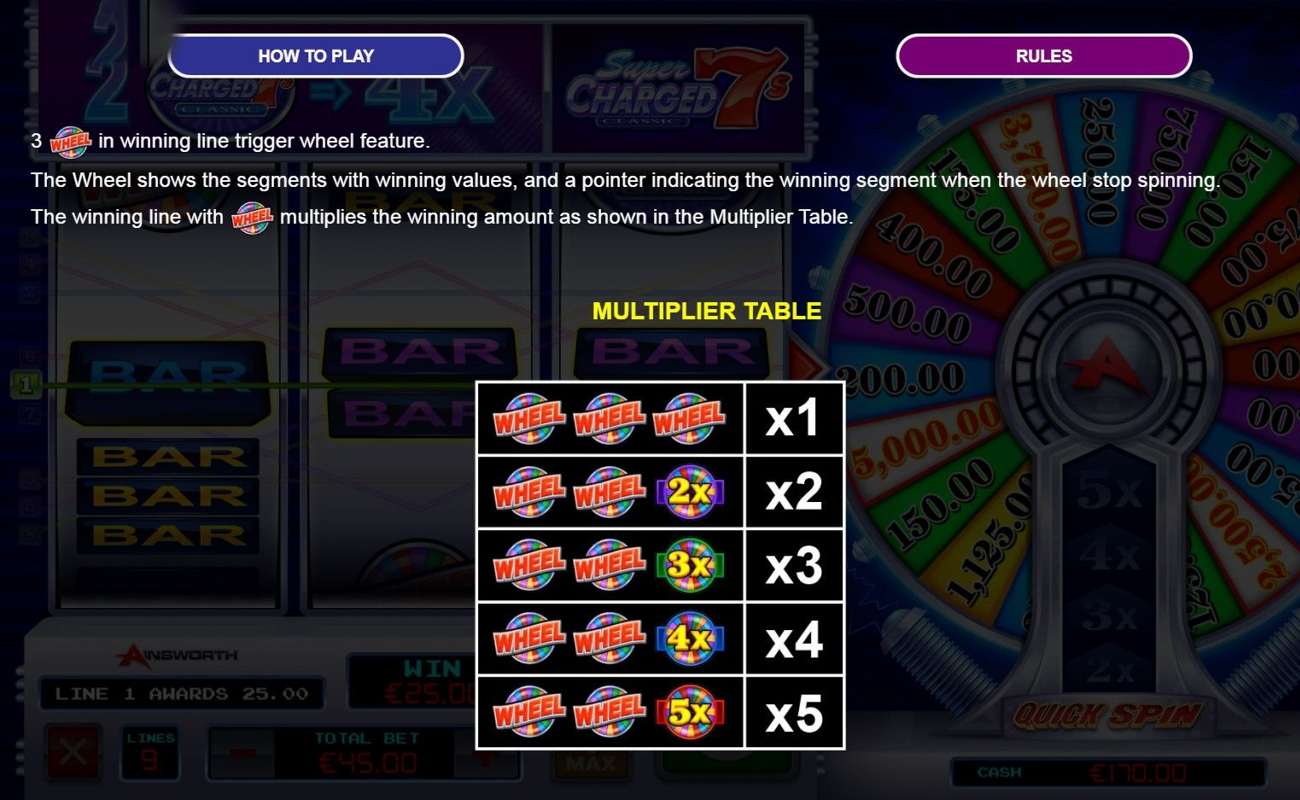
Task: Toggle the Quick Spin mode
Action: 1108,712
